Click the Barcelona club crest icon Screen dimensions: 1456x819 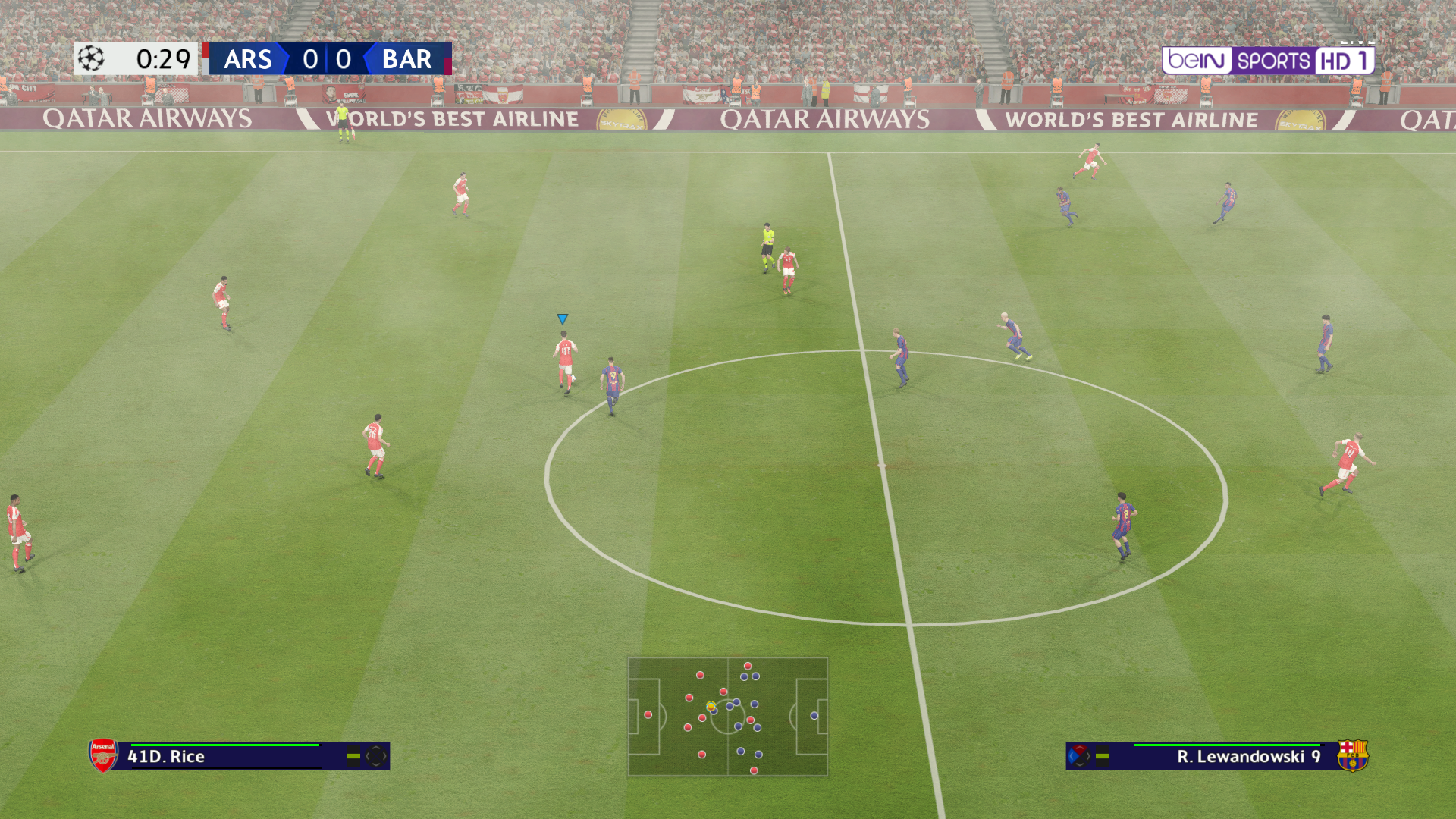coord(1352,755)
